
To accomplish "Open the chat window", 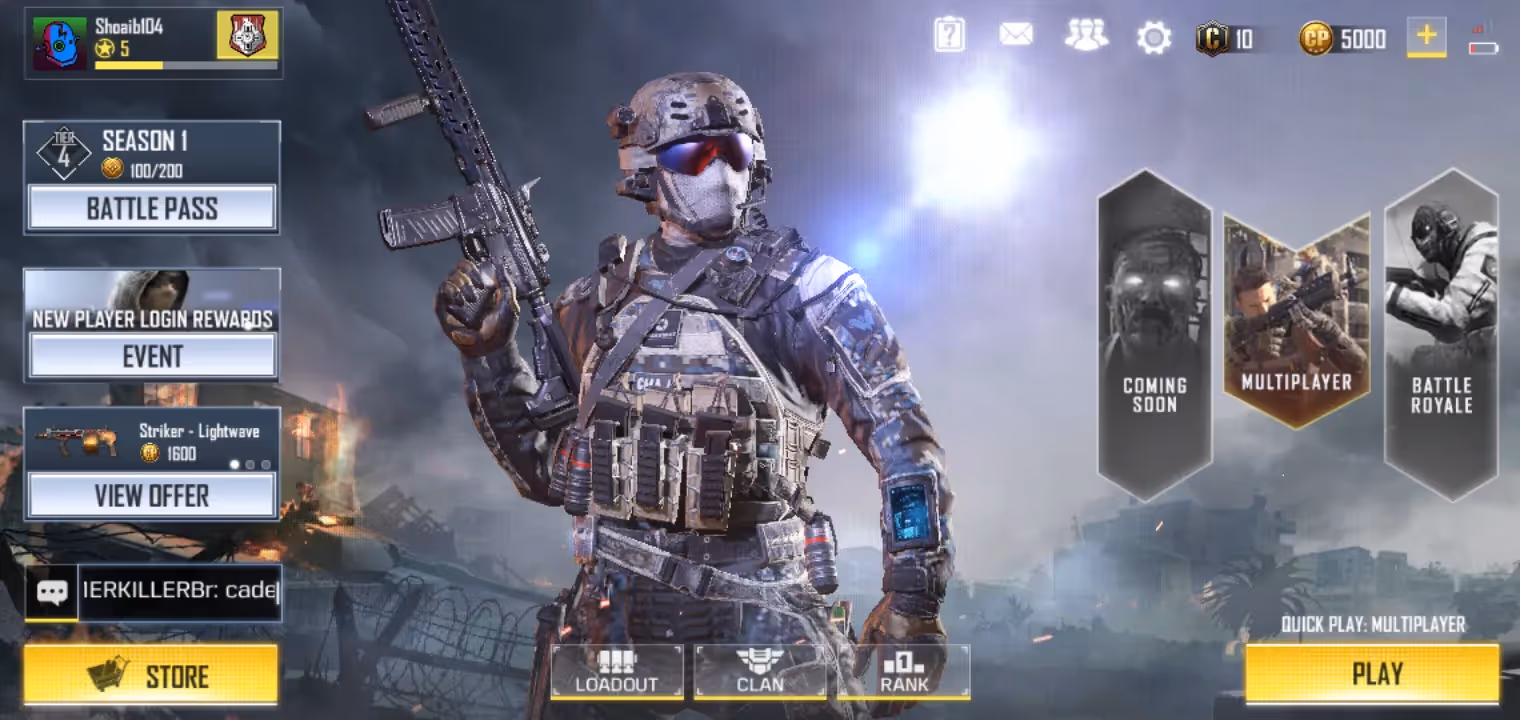I will [x=152, y=592].
